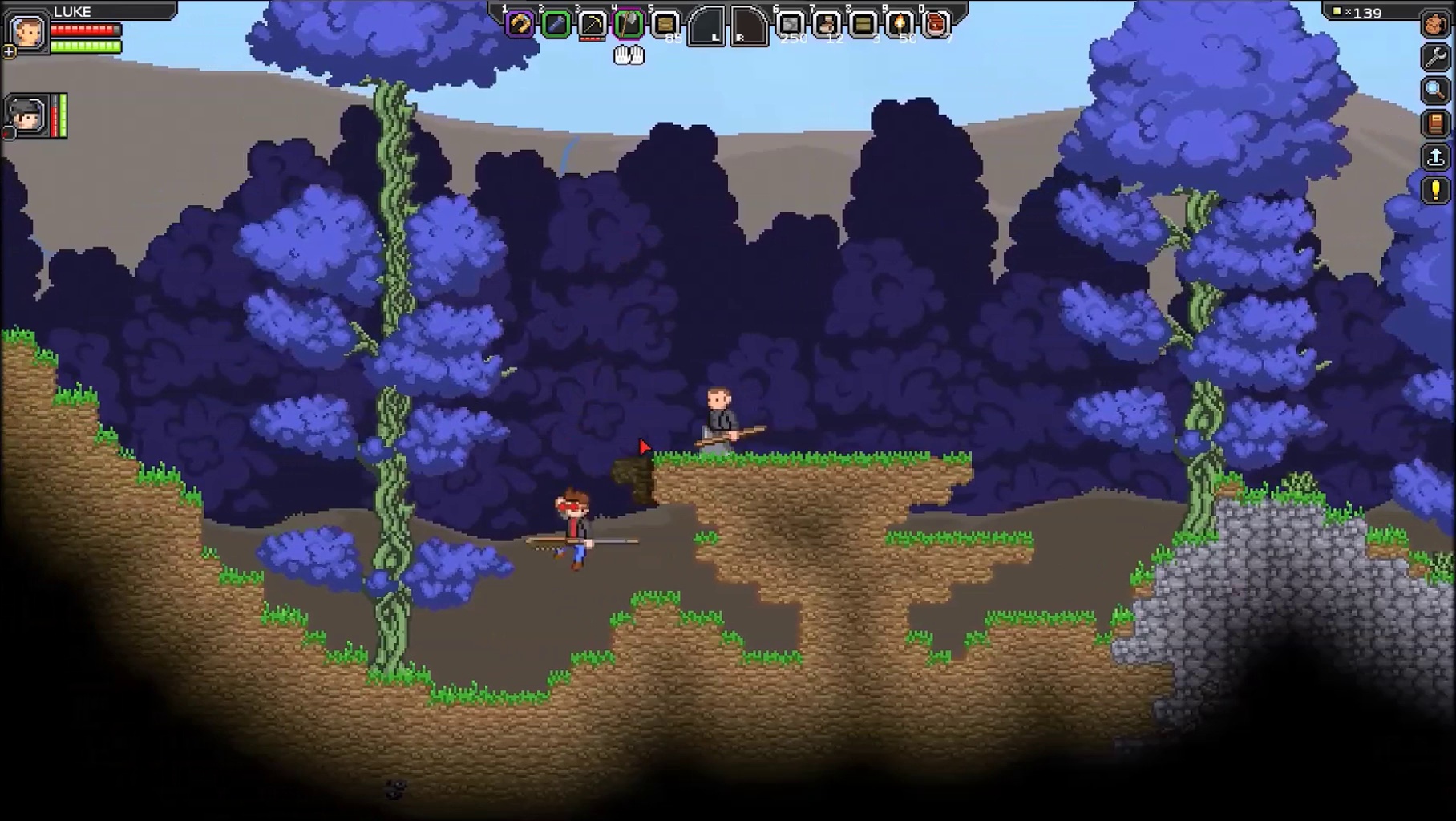1456x821 pixels.
Task: Select the party member portrait with helmet
Action: (x=26, y=116)
